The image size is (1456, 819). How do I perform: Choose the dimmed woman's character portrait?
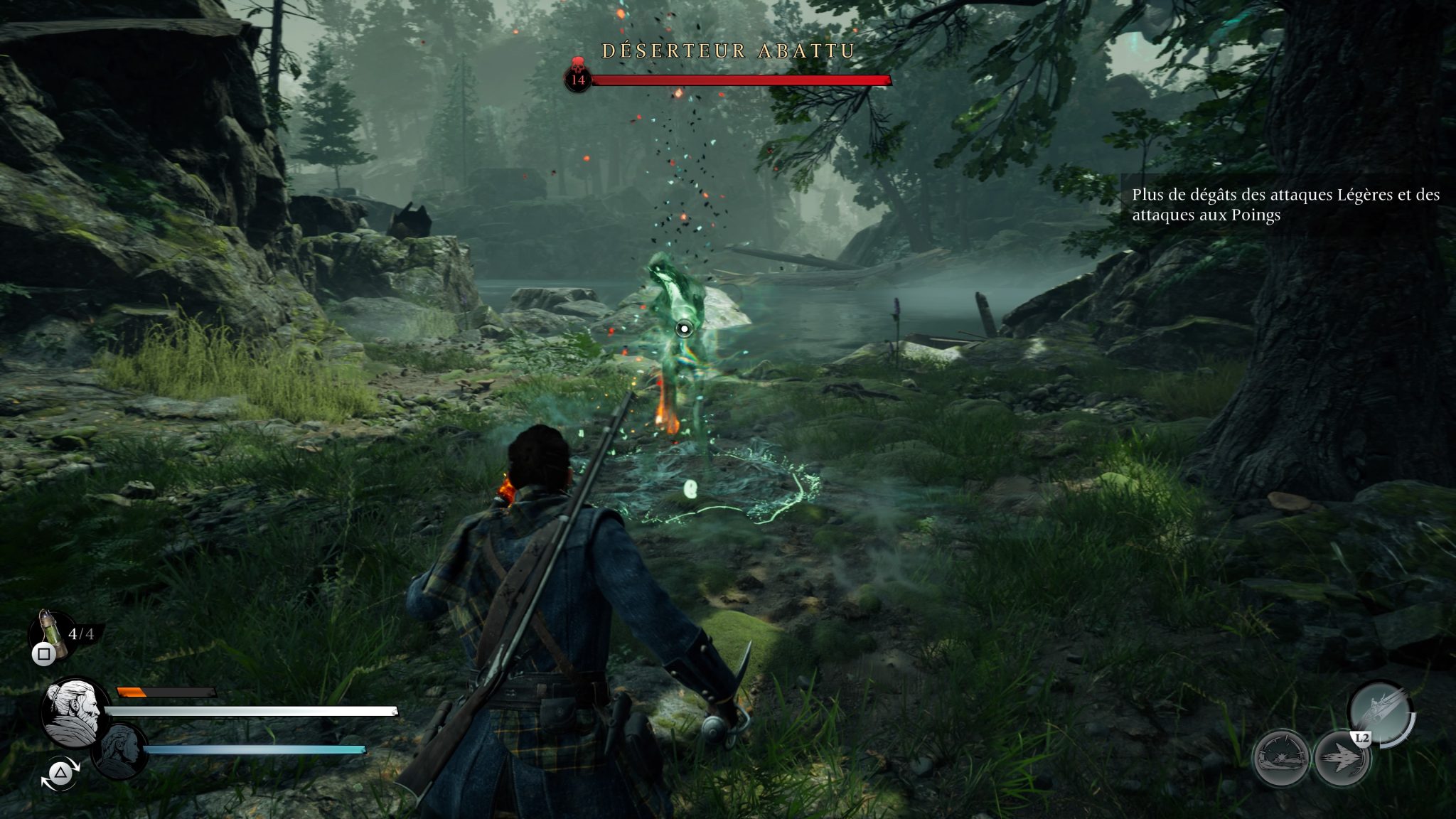119,751
